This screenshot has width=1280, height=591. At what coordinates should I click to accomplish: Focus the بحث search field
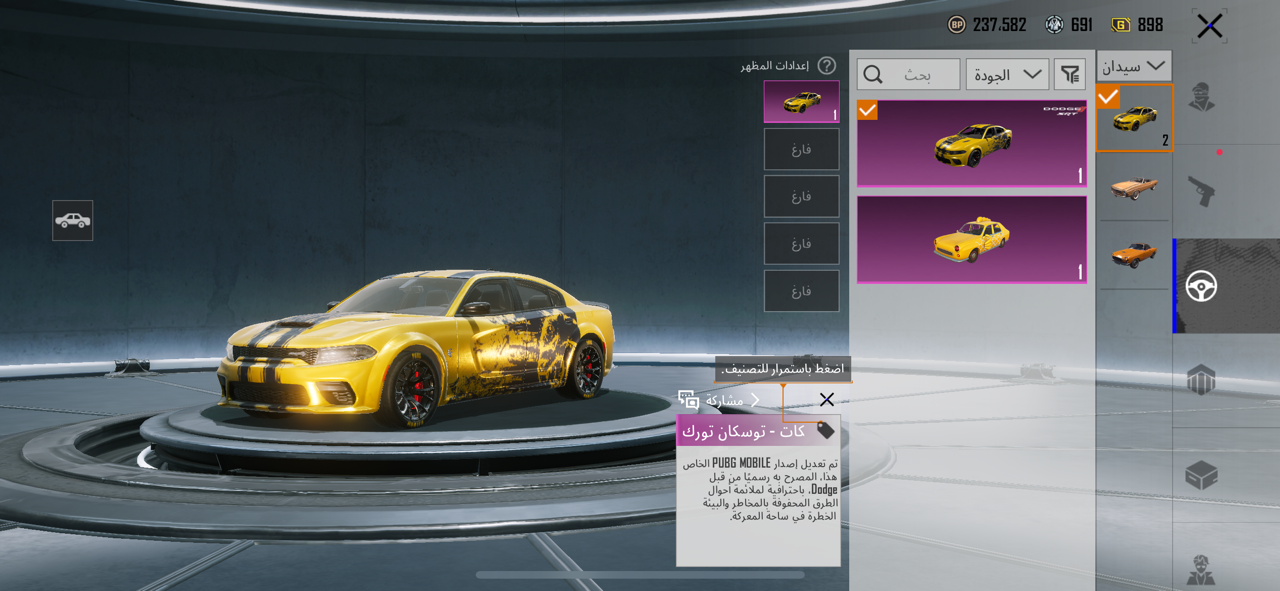coord(908,75)
